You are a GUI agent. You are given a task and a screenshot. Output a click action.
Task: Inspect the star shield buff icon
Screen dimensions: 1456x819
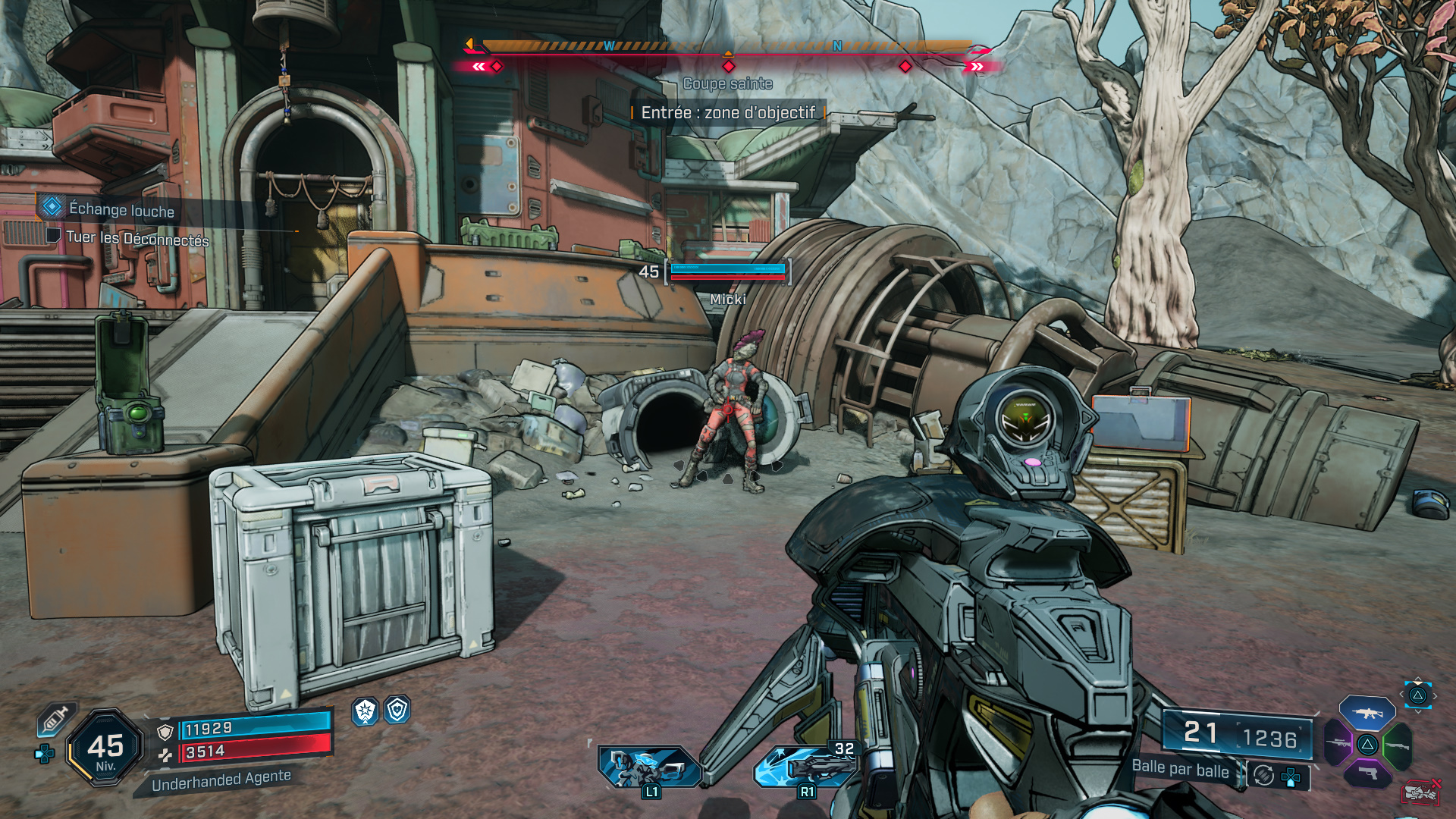pyautogui.click(x=366, y=711)
